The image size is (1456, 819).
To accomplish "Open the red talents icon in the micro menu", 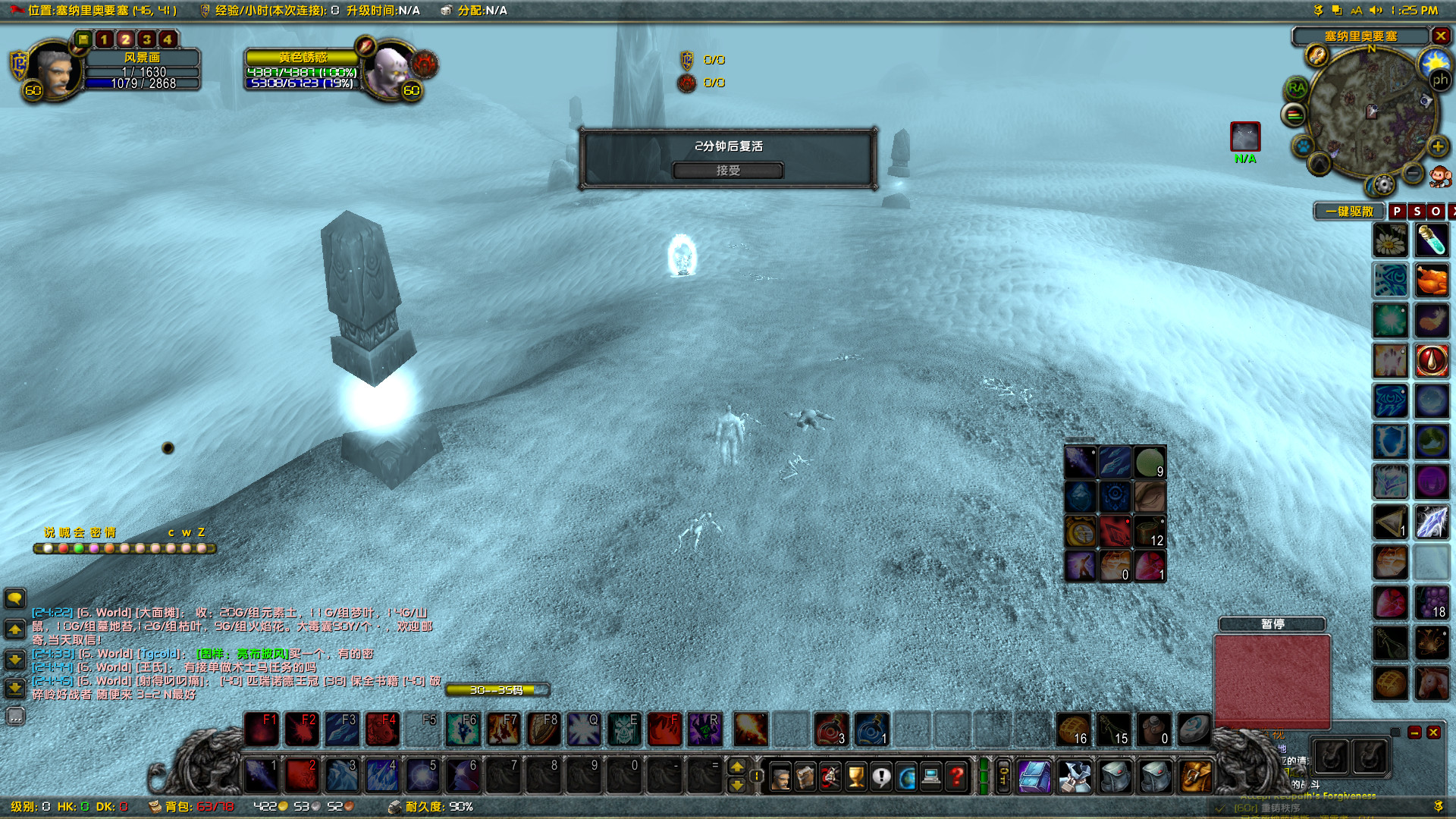I will coord(830,777).
